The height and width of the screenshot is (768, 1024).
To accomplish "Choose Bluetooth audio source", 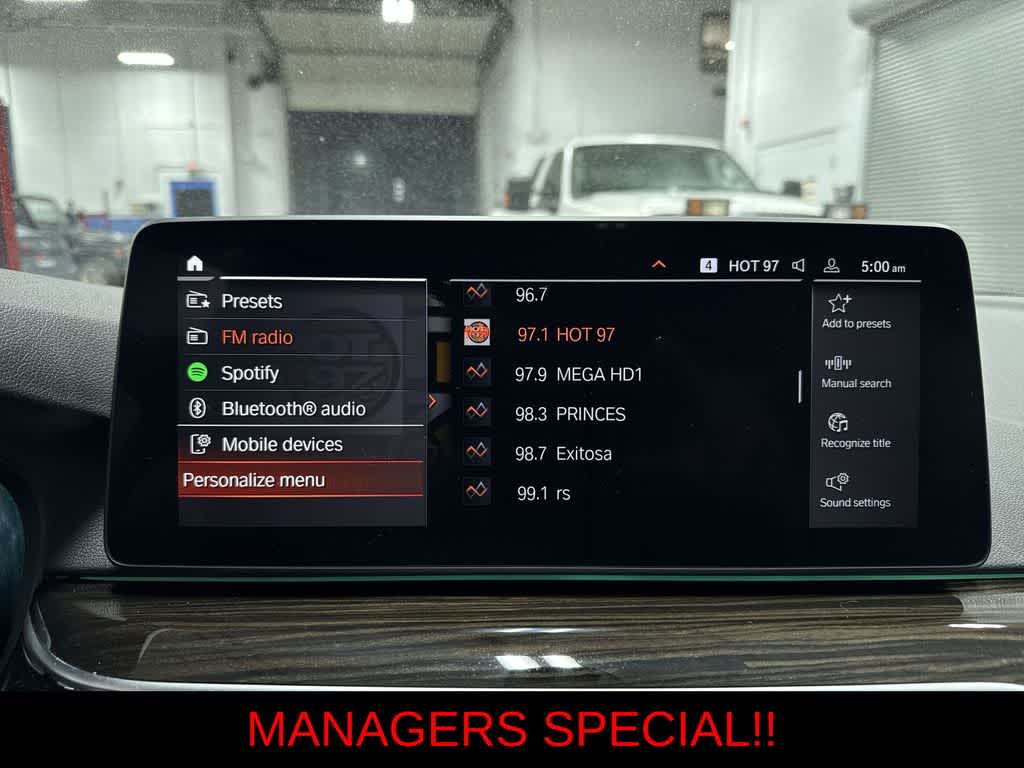I will (x=293, y=409).
